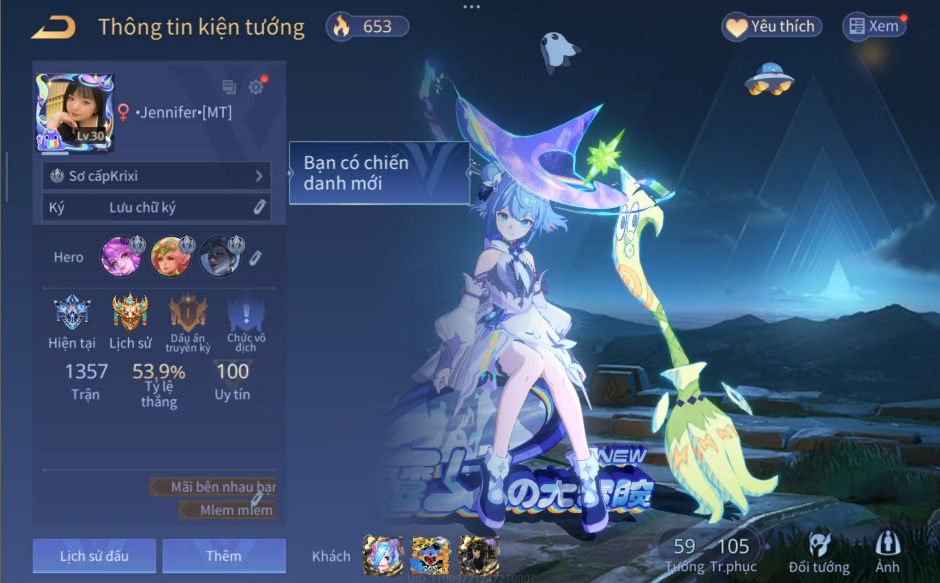
Task: Click the copy icon beside the gear
Action: click(x=229, y=87)
